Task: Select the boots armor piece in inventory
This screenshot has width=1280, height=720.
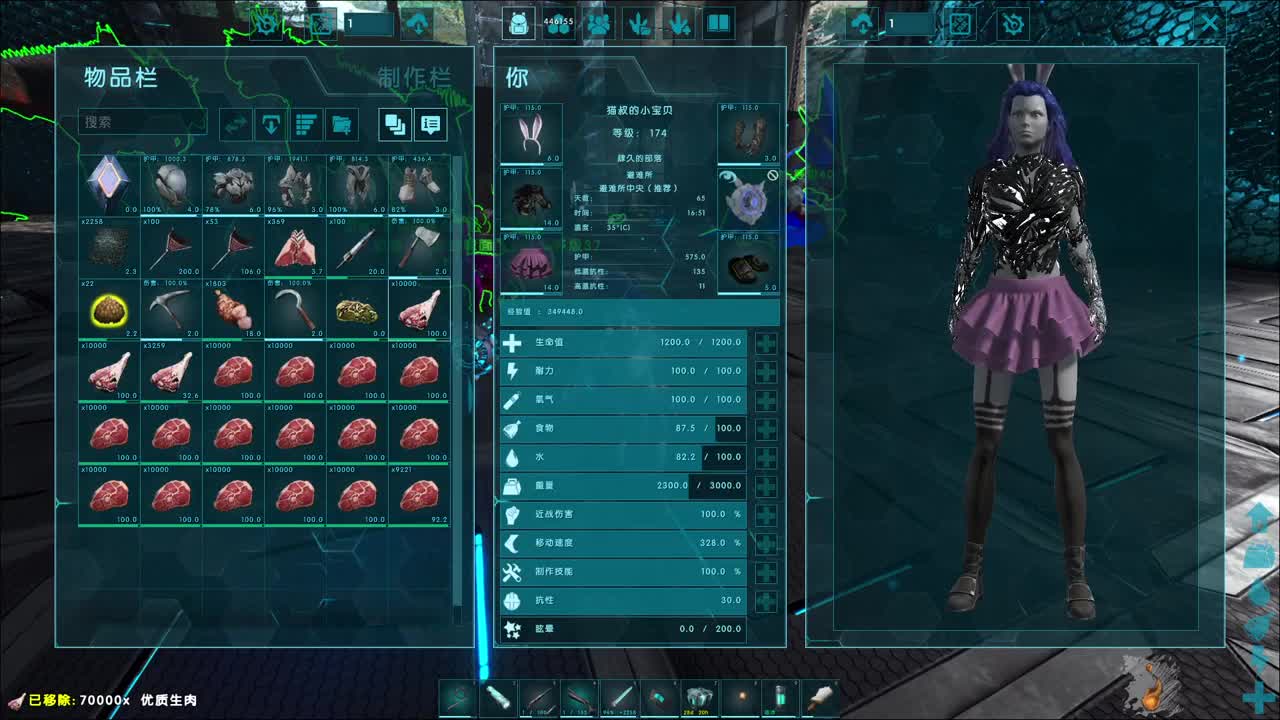Action: tap(419, 184)
